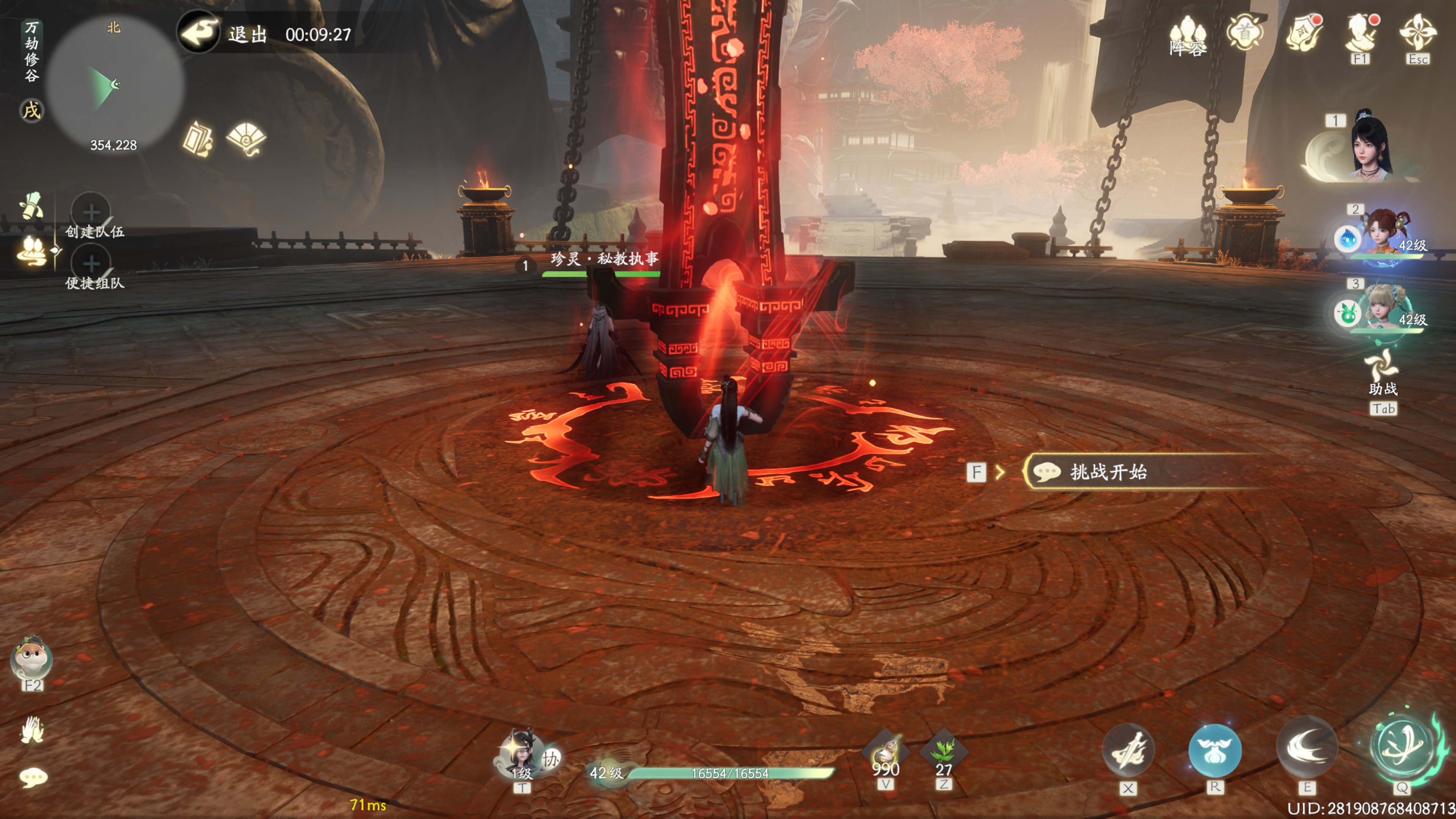Open the chat bubble icon
The height and width of the screenshot is (819, 1456).
[x=33, y=778]
